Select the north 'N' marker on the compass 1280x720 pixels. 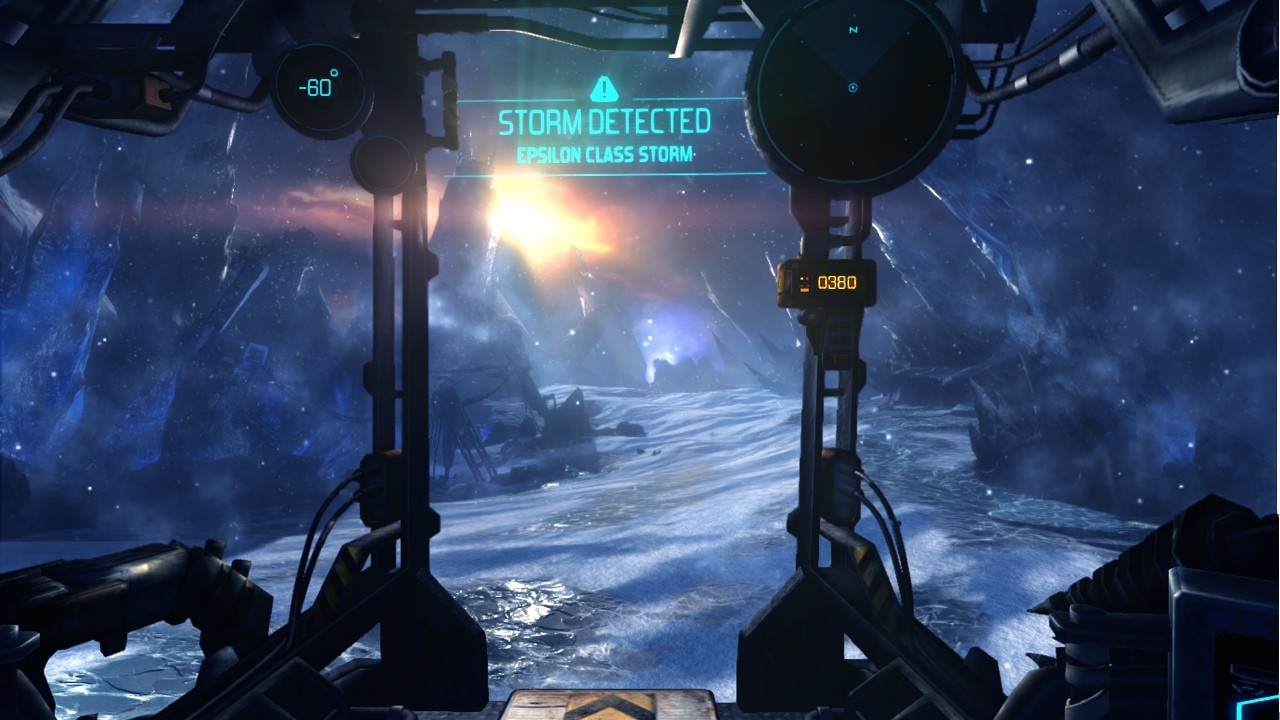point(853,29)
